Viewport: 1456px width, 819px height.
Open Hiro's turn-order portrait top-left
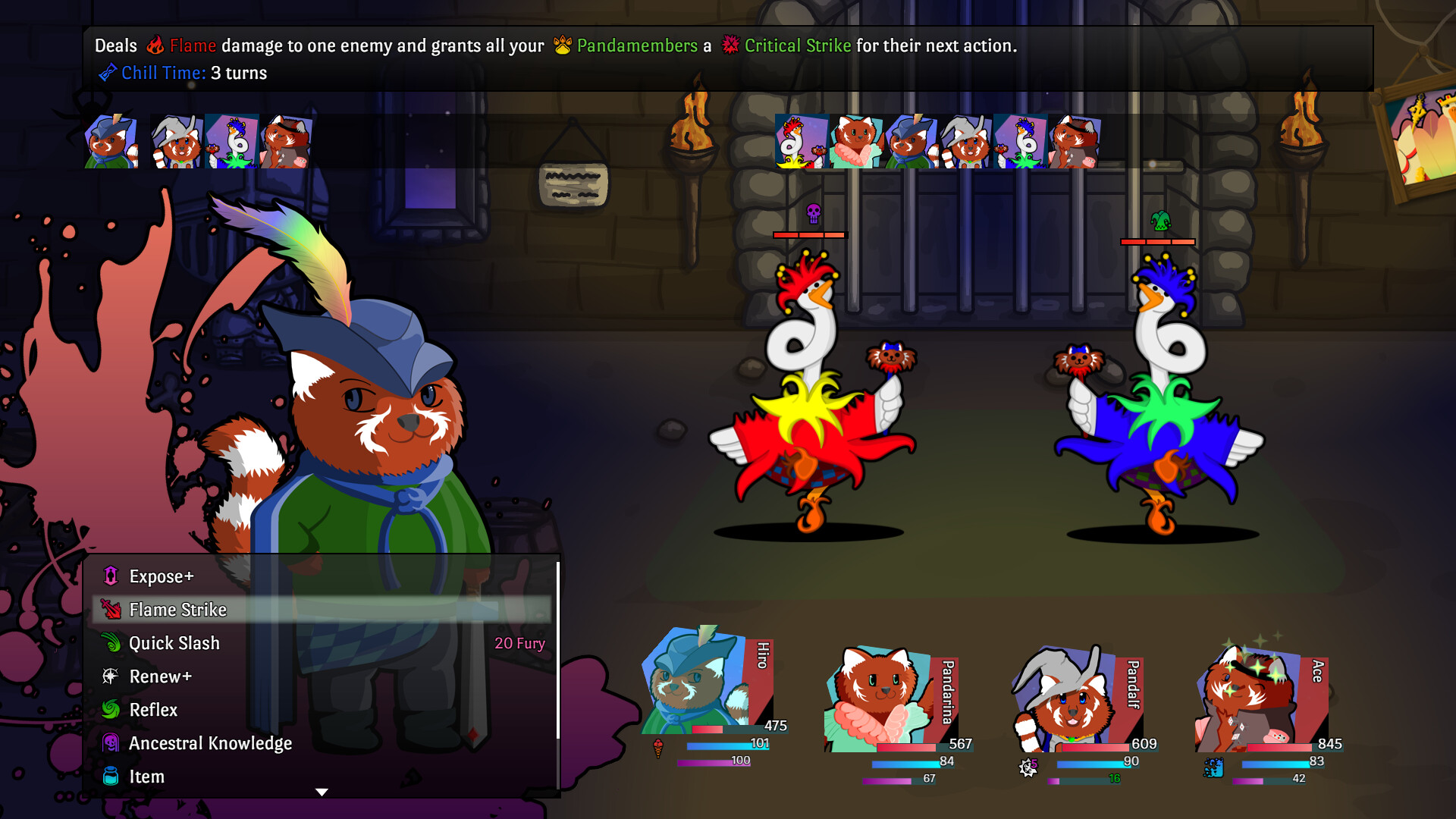click(110, 142)
